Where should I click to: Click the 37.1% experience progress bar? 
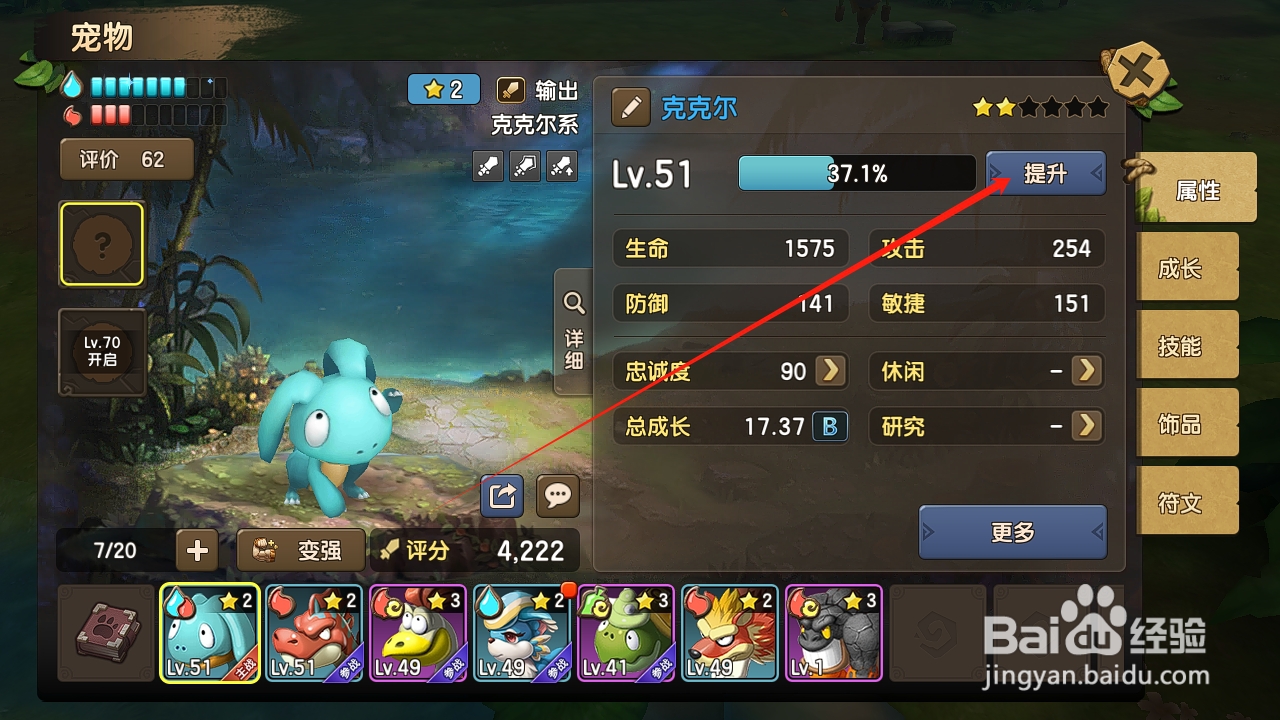coord(855,173)
